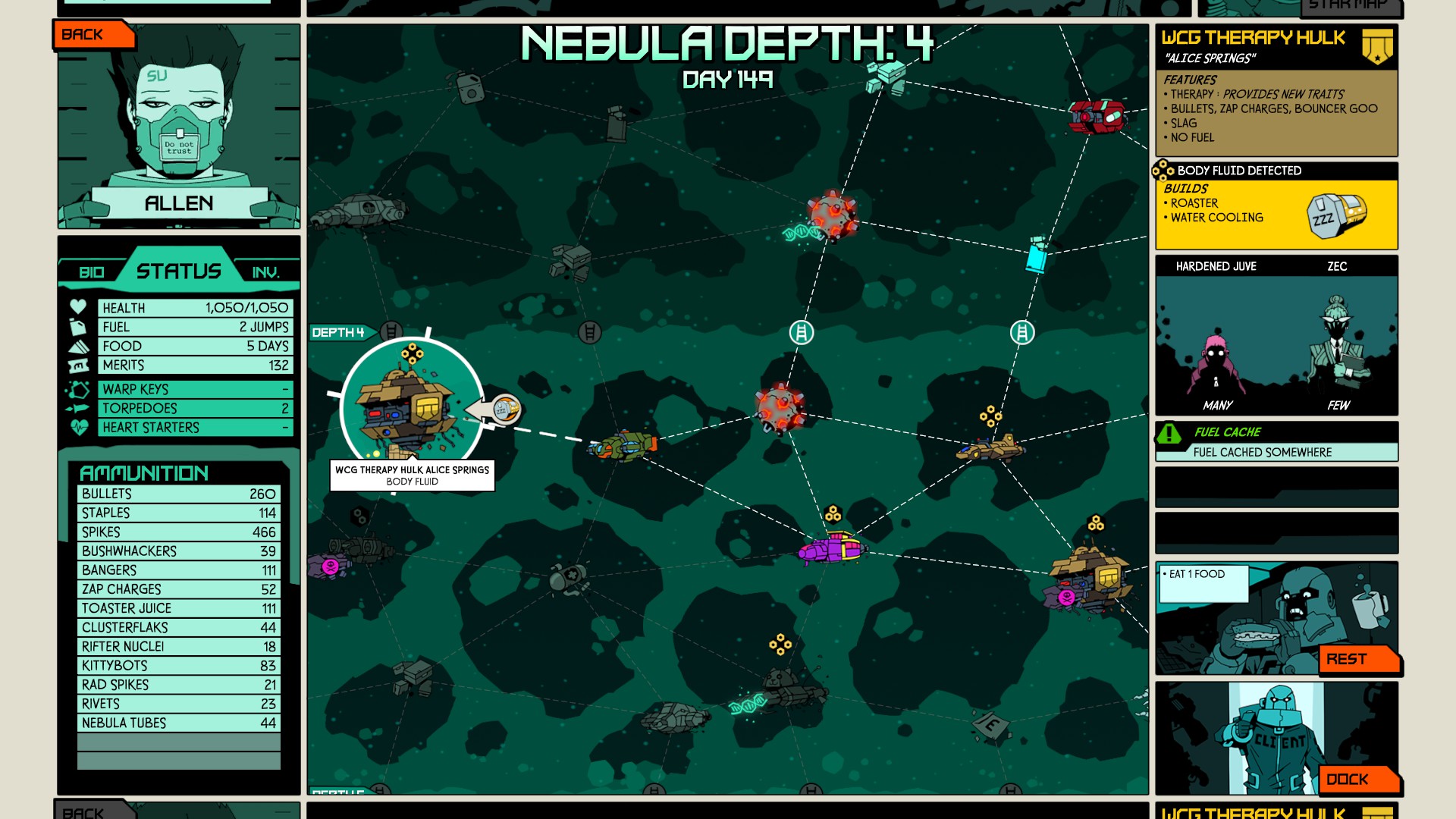Pick the yellow ship node on the map
Screen dimensions: 1456x819
pyautogui.click(x=990, y=449)
